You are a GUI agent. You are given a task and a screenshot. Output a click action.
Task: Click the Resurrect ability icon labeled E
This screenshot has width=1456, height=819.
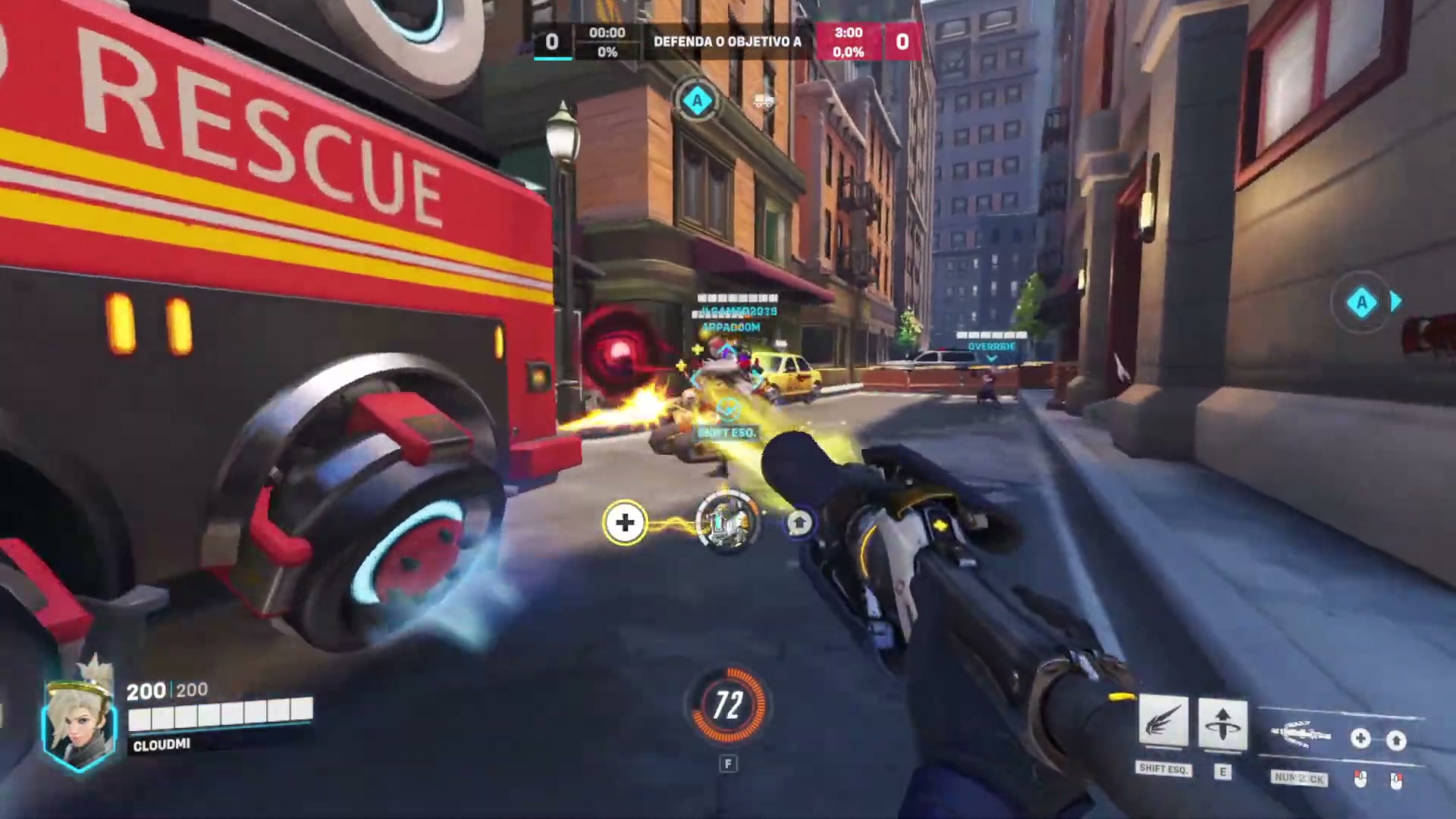tap(1223, 723)
